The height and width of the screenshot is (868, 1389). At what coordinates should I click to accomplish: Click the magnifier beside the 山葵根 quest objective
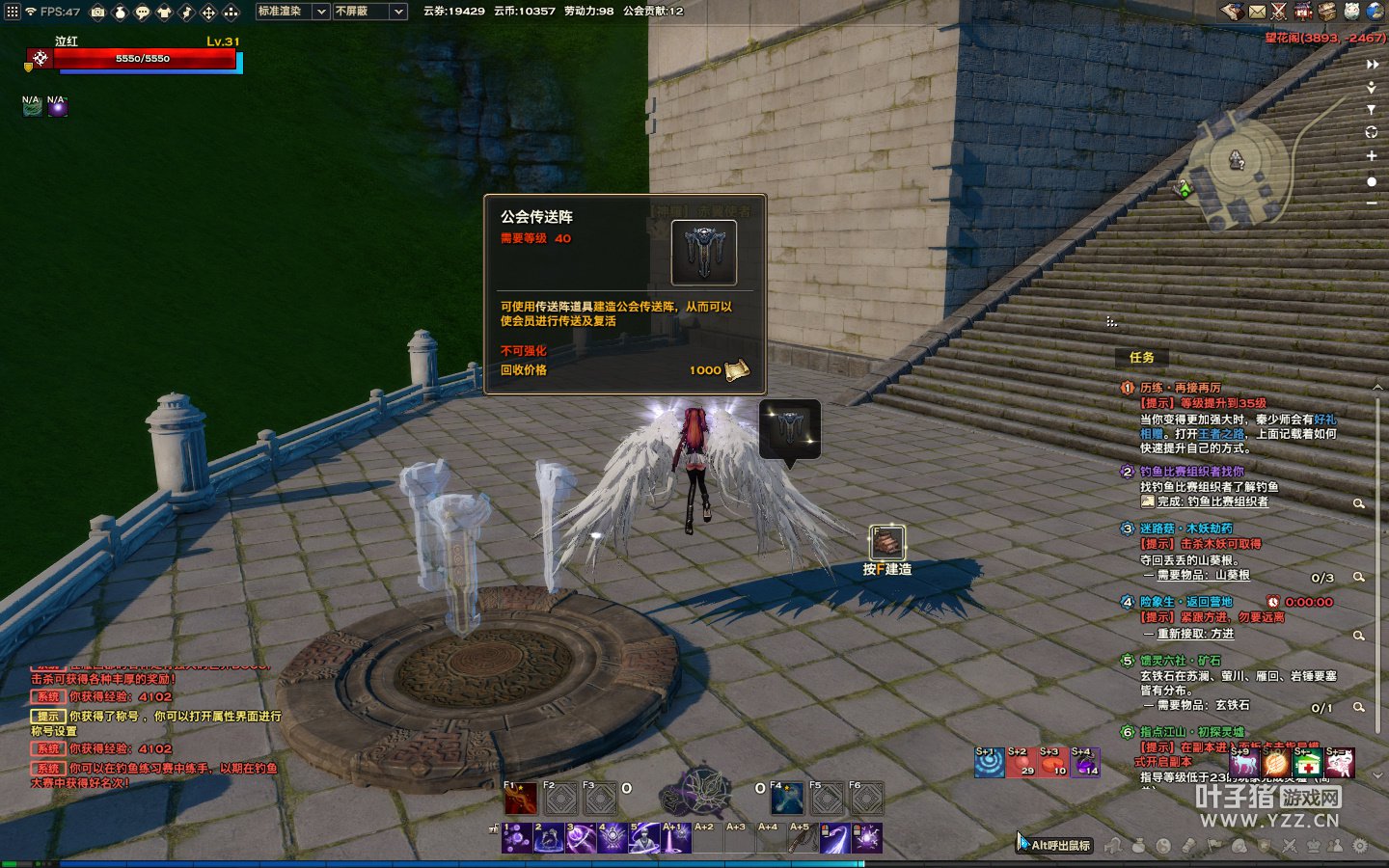(1358, 577)
